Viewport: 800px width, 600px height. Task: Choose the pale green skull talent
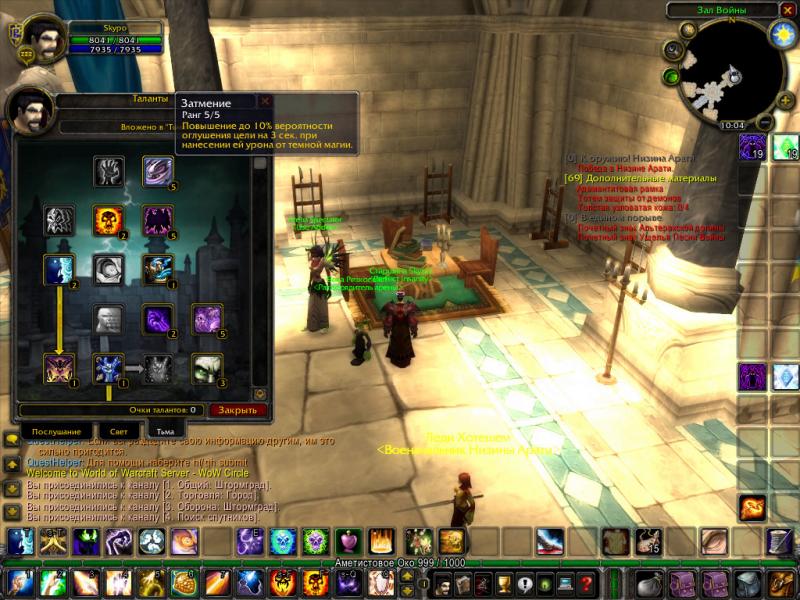click(207, 369)
